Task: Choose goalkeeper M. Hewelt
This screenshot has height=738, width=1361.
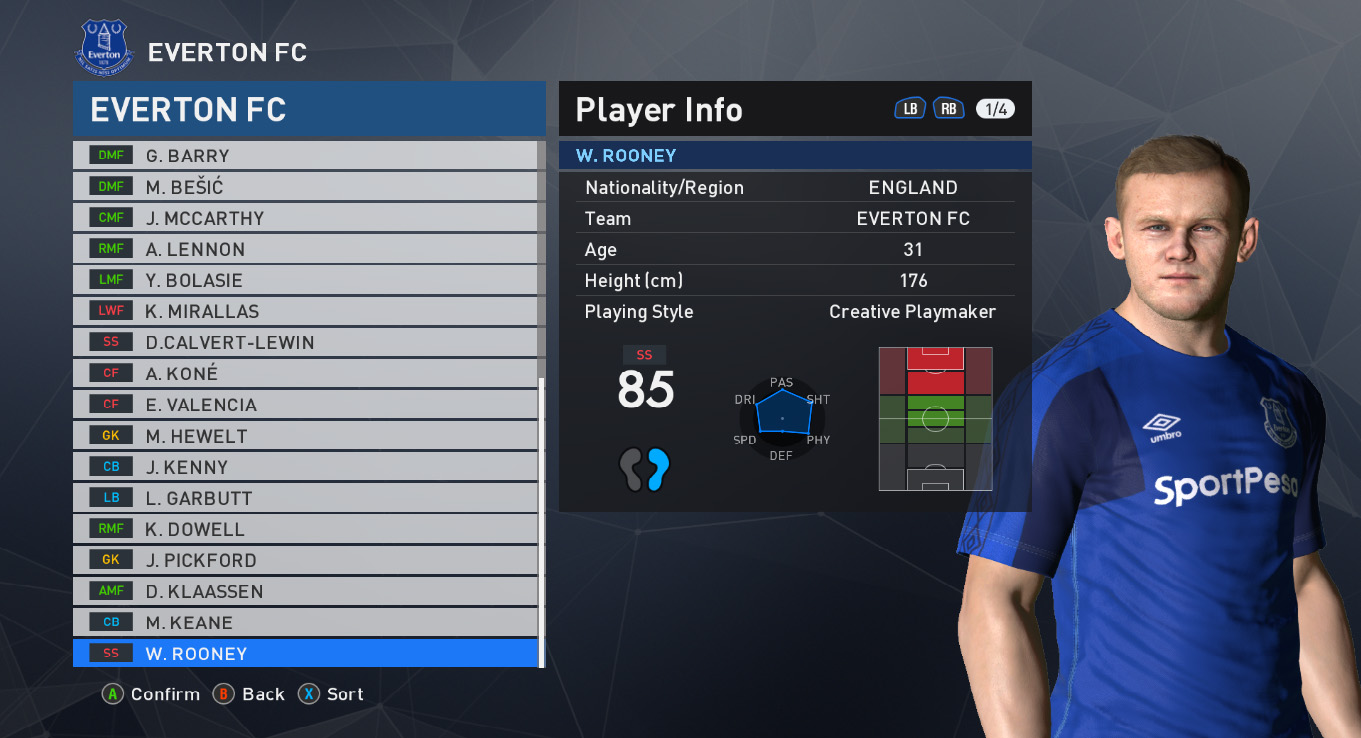Action: (x=305, y=436)
